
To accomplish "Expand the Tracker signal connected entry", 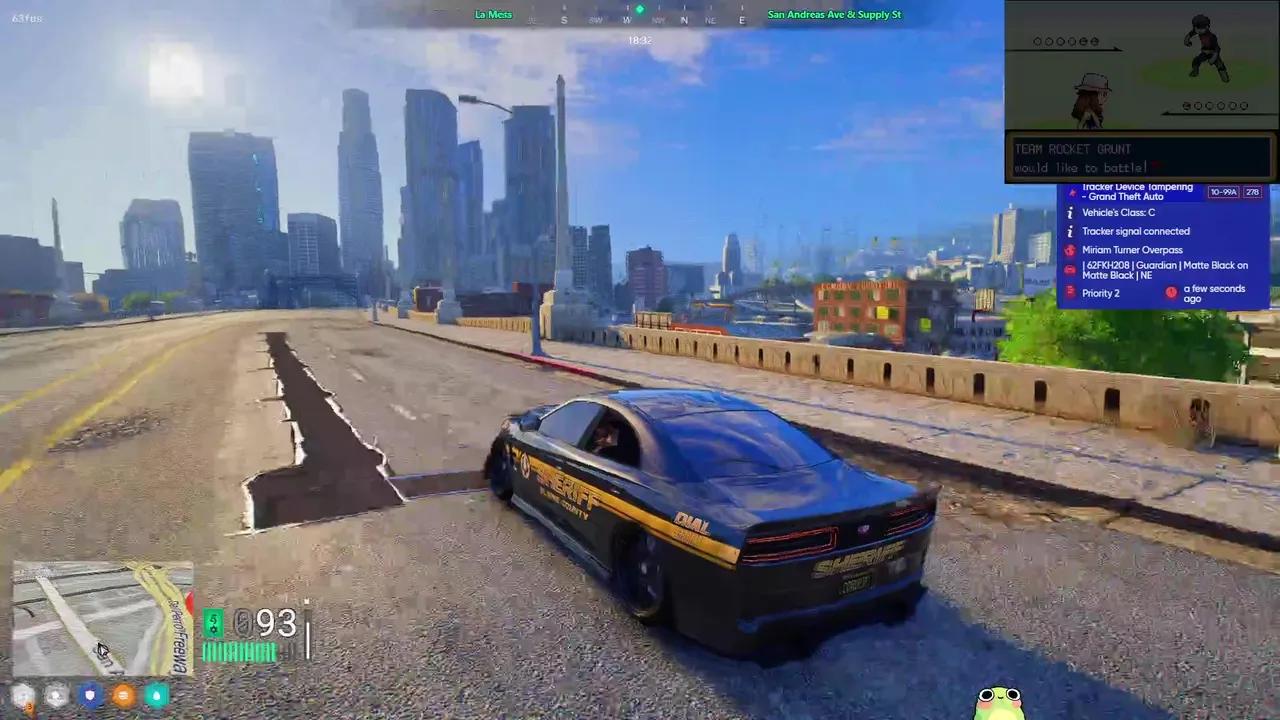I will pos(1136,231).
